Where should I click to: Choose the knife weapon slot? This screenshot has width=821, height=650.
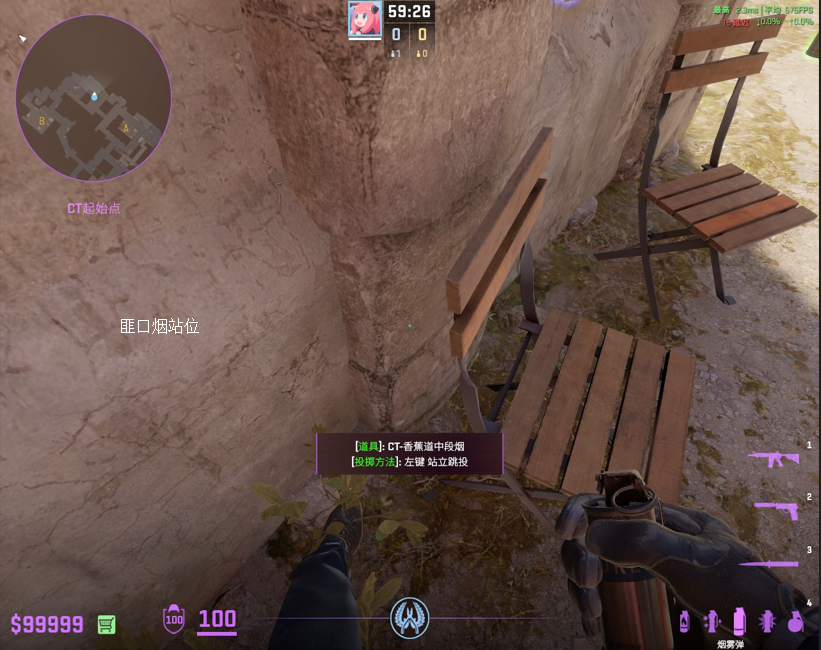771,564
